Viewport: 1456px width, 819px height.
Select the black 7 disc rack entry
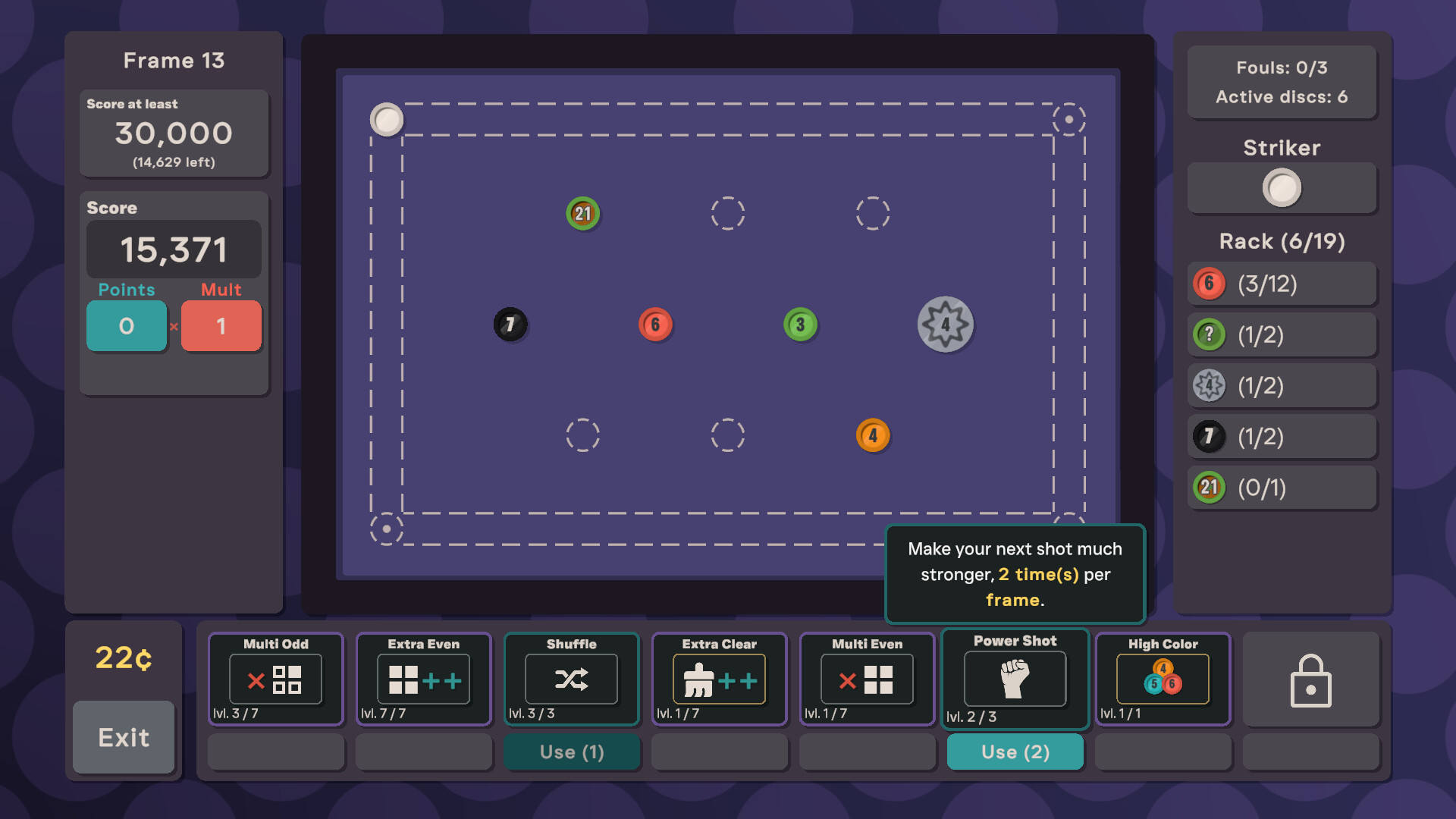[1210, 436]
